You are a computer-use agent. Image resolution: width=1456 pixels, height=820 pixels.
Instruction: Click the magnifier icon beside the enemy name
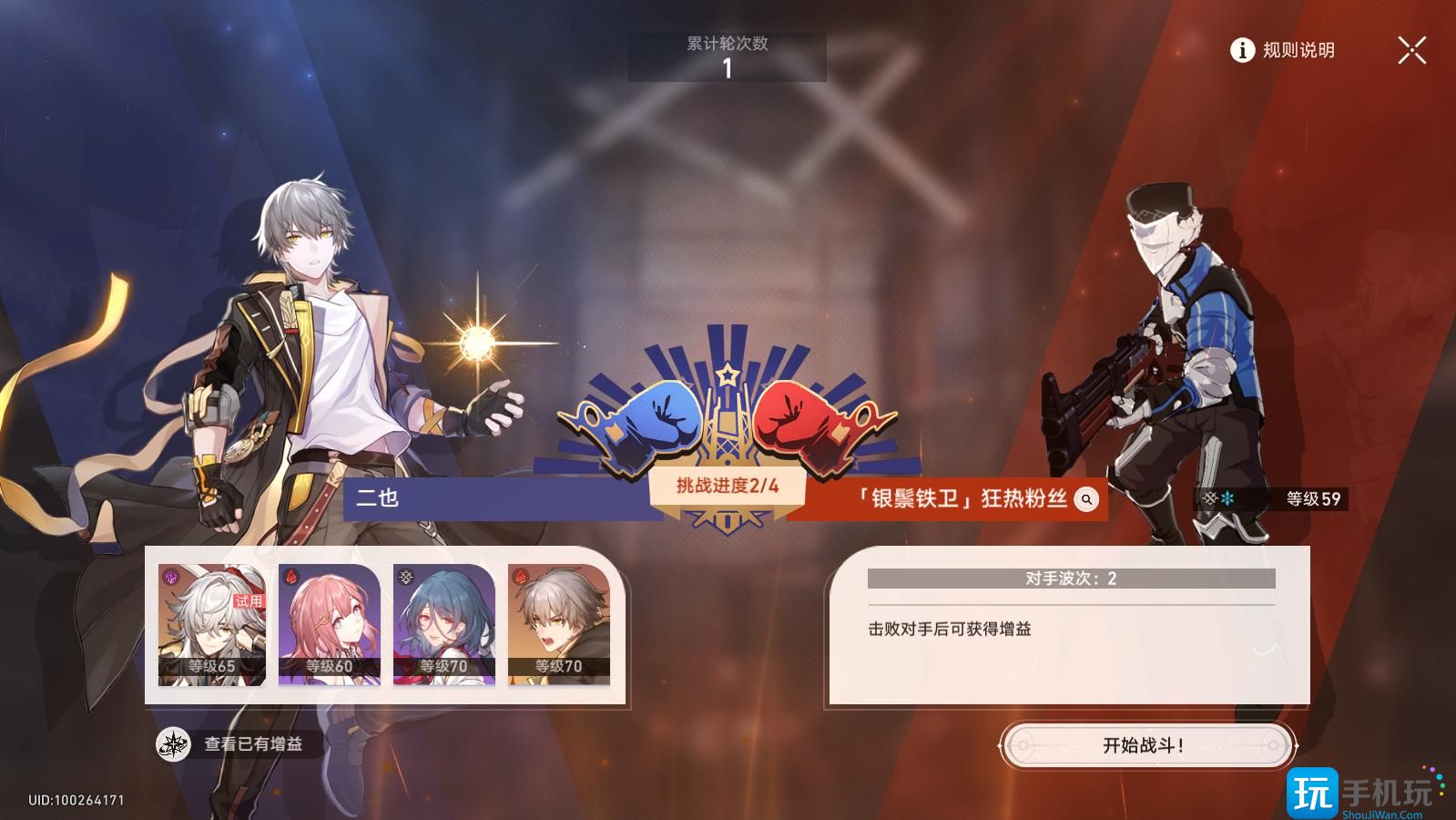click(x=1085, y=498)
